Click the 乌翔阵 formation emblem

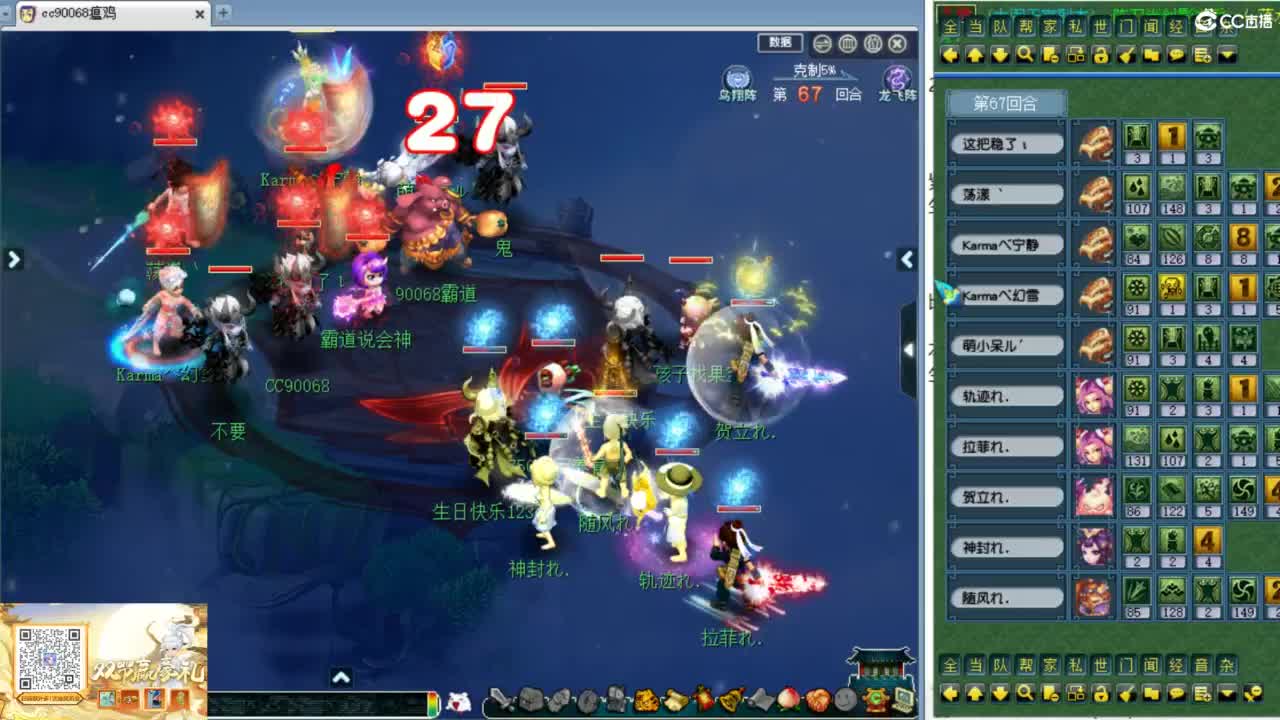[736, 79]
